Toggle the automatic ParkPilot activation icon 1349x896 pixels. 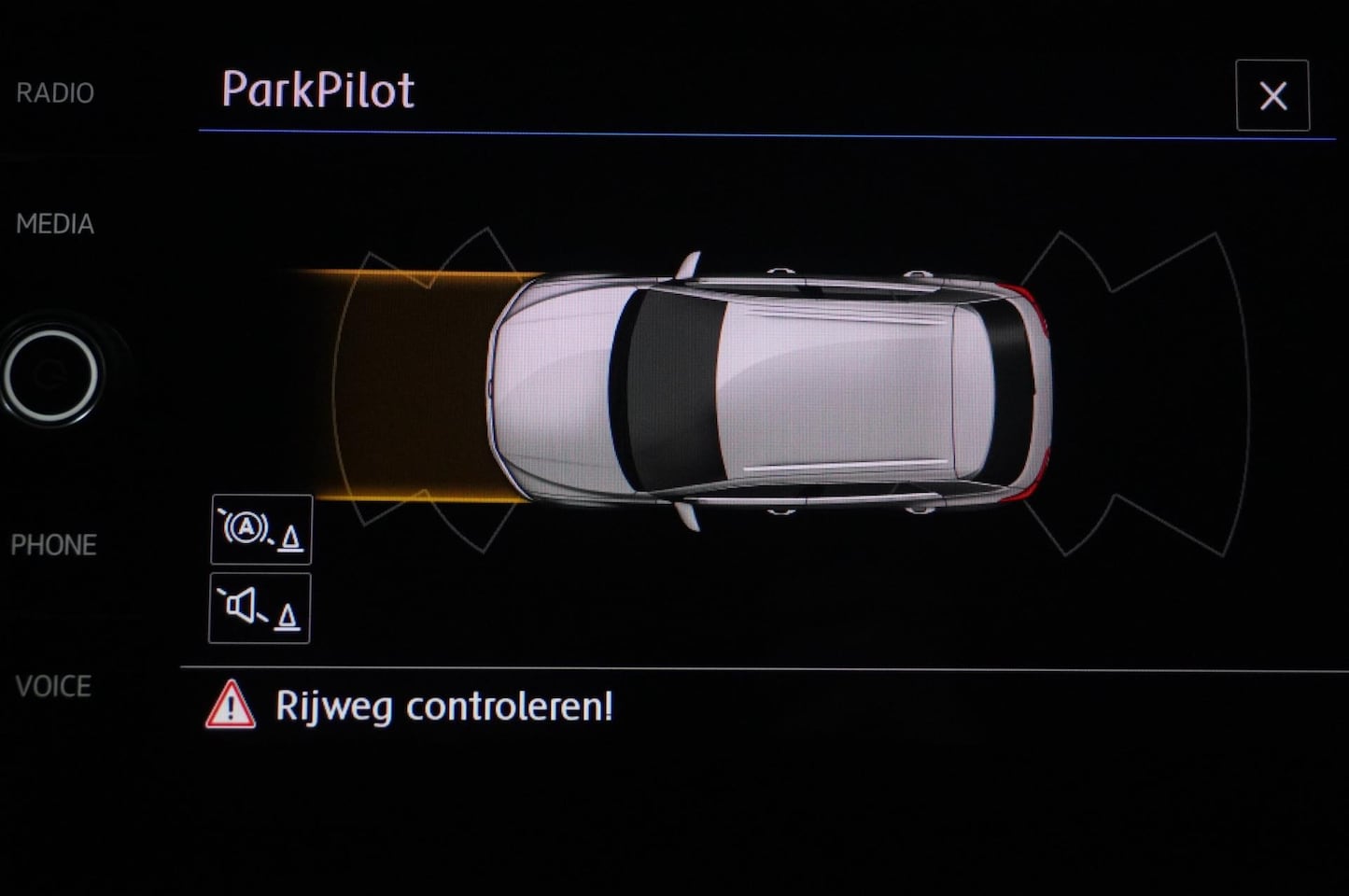(x=261, y=530)
